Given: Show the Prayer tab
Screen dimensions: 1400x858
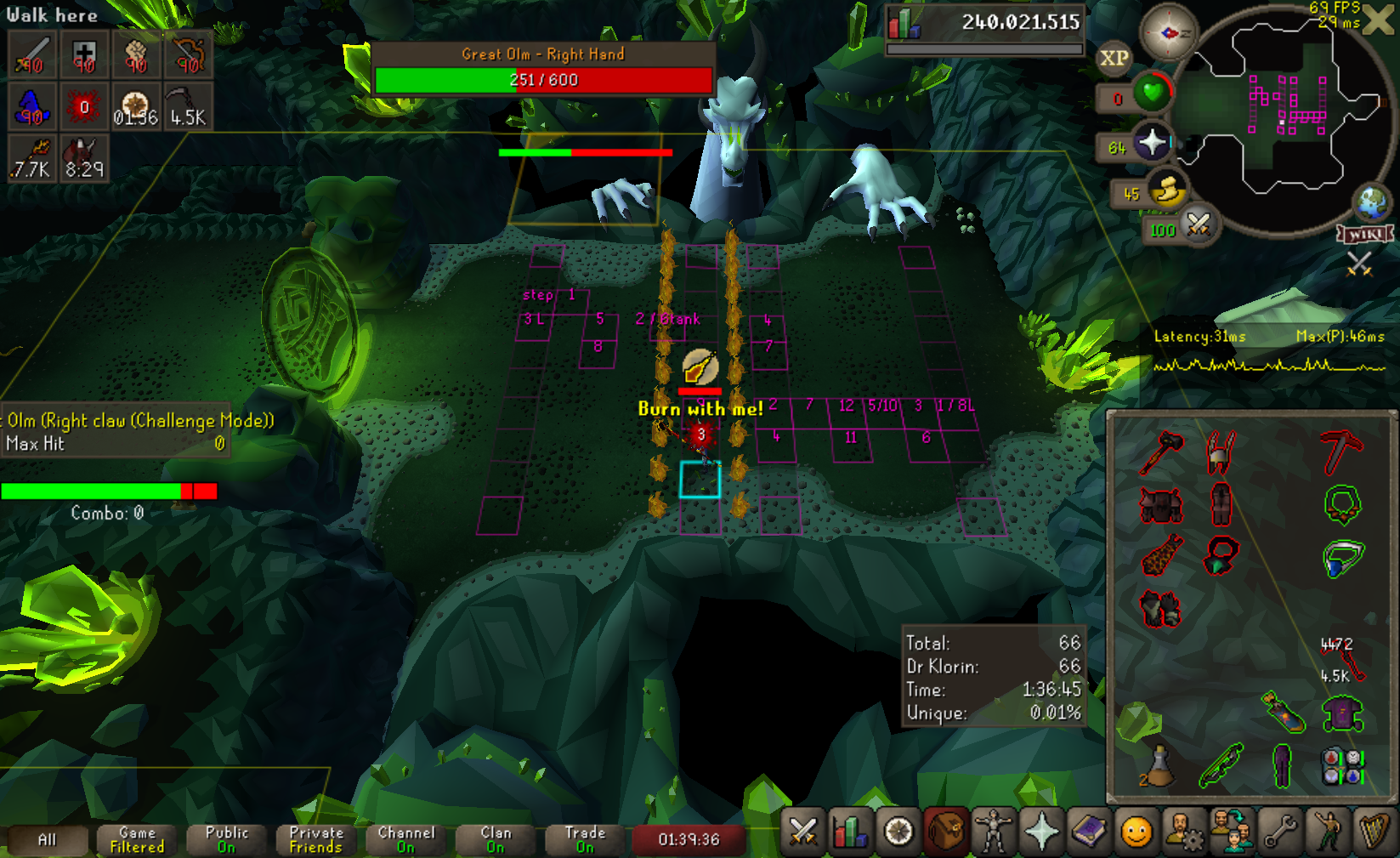Looking at the screenshot, I should (x=1041, y=832).
